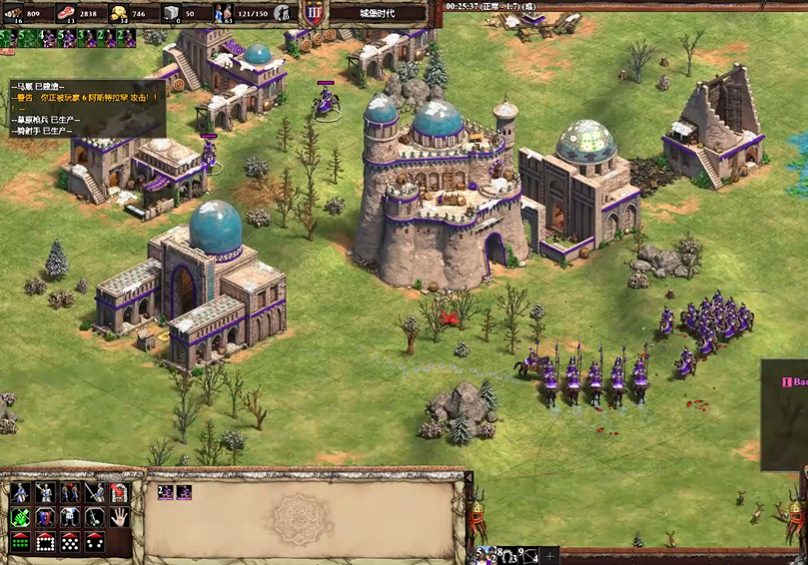
Task: Select the box formation button
Action: click(45, 543)
